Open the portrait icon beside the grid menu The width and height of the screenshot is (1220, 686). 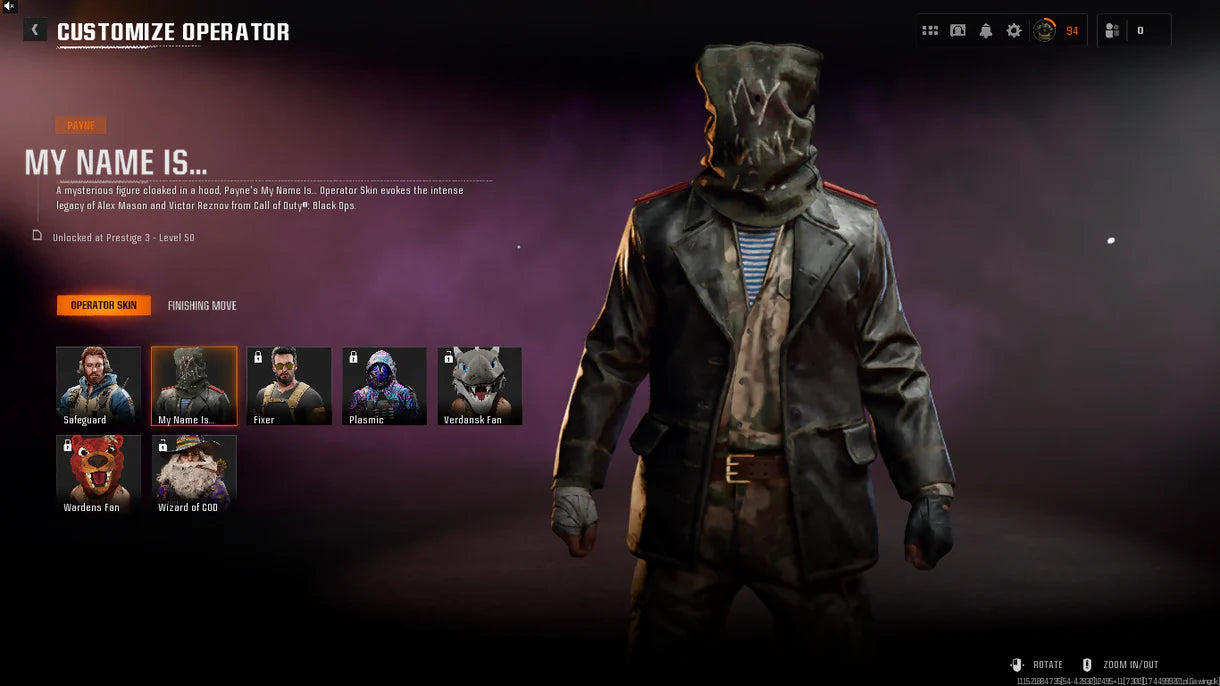click(958, 31)
